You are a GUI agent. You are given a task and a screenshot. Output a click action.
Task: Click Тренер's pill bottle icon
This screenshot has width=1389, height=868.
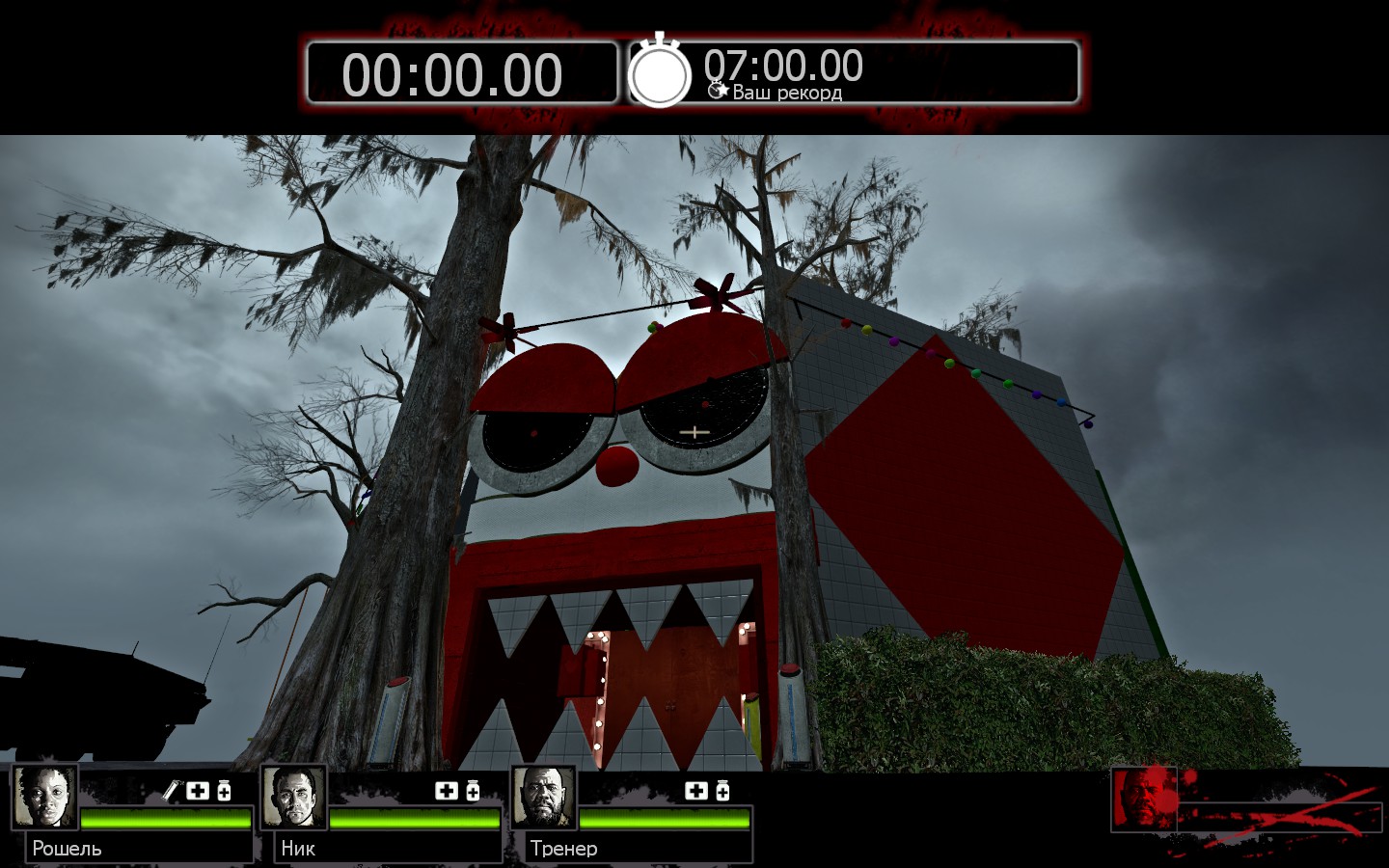[722, 791]
